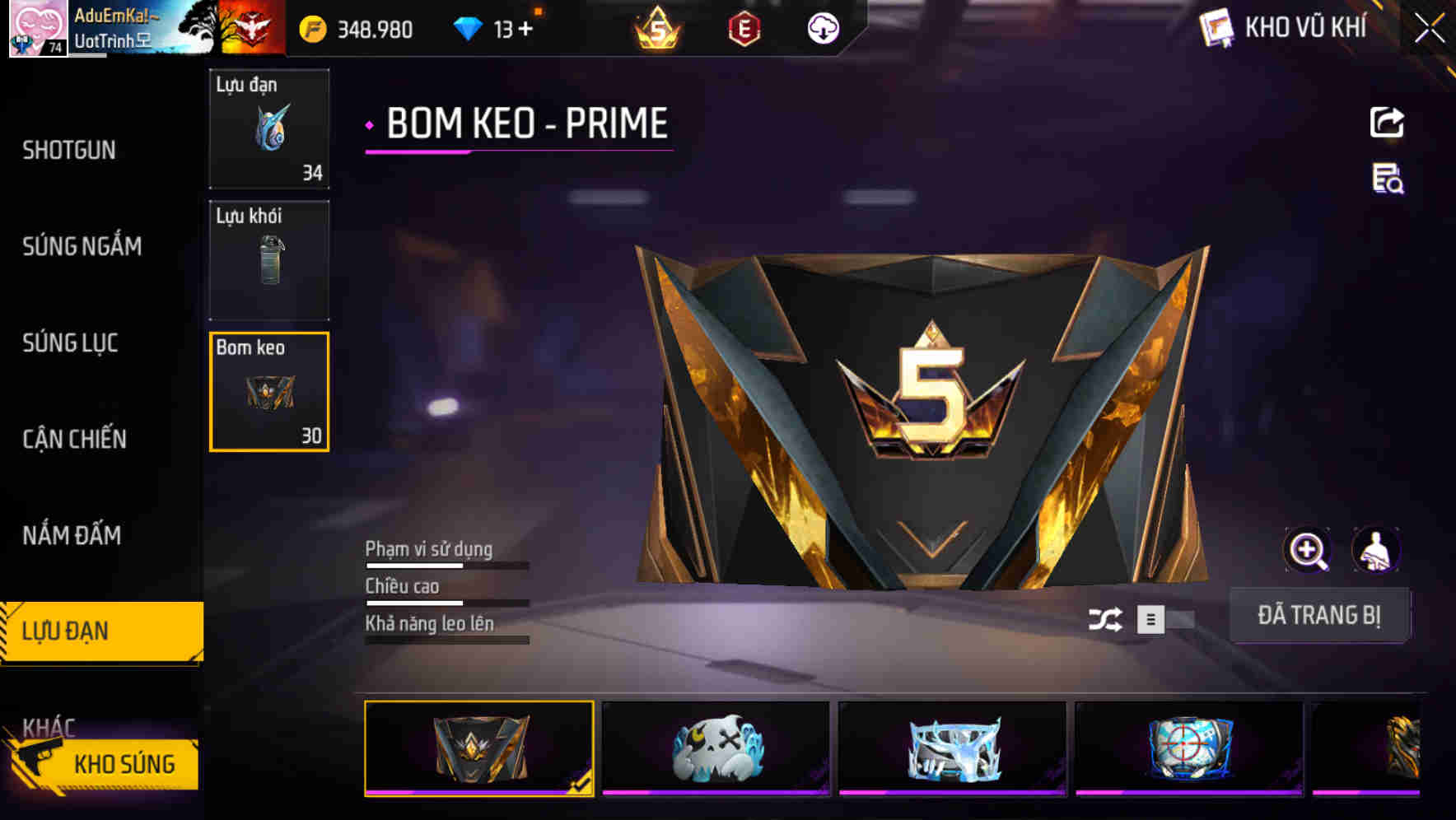
Task: Click the KHO VŨ KHÍ weapon book icon
Action: tap(1216, 27)
